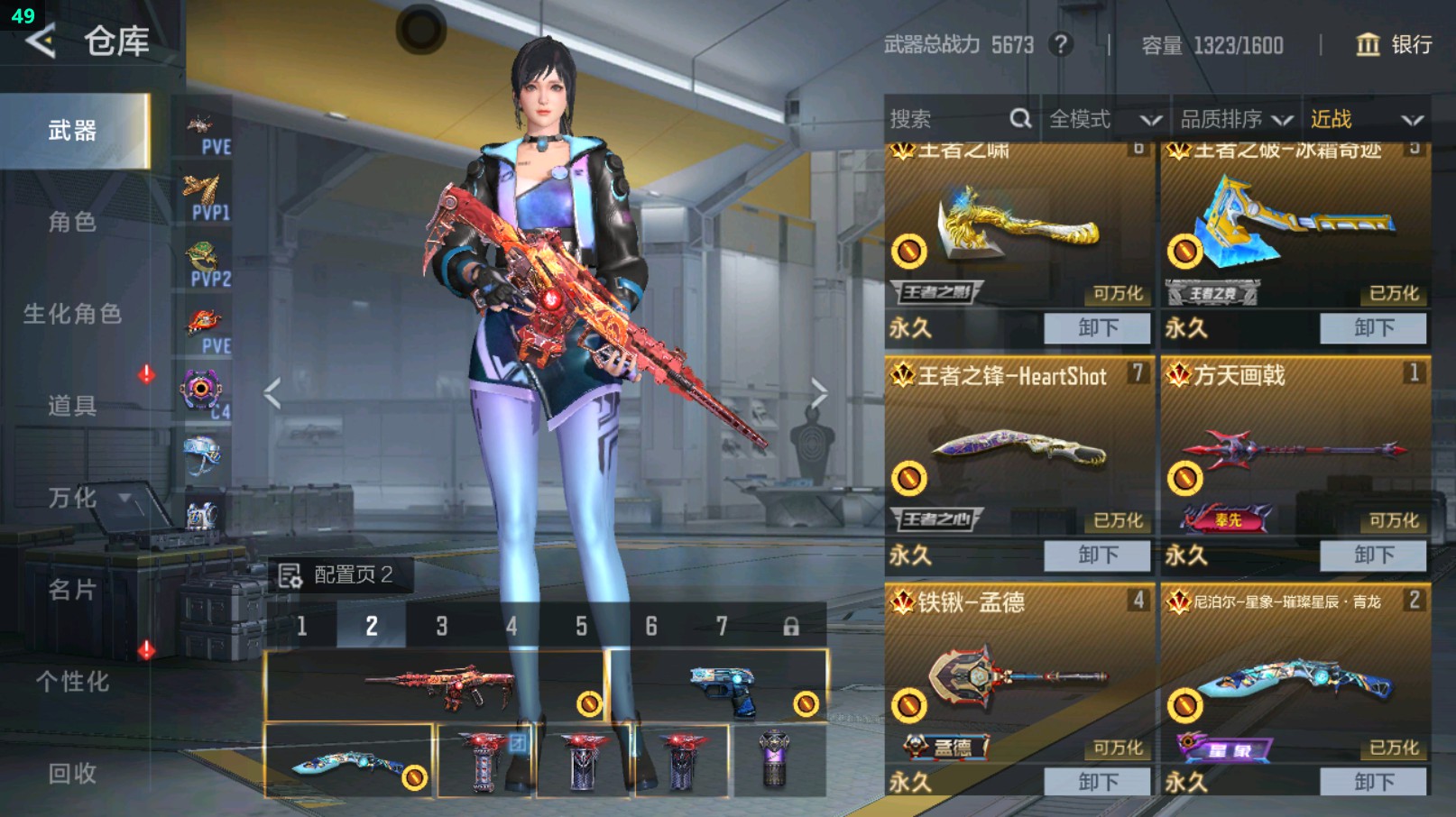Viewport: 1456px width, 817px height.
Task: Select the 道具 tab
Action: coord(72,406)
